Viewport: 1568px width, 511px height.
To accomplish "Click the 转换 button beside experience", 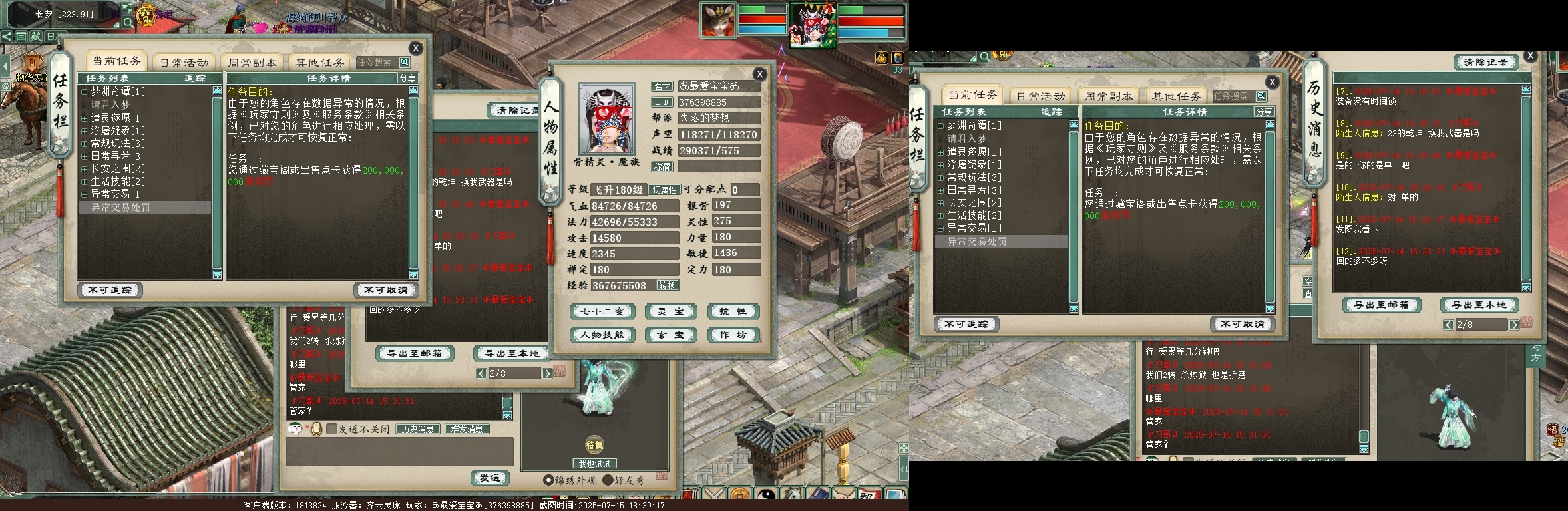I will pyautogui.click(x=667, y=285).
